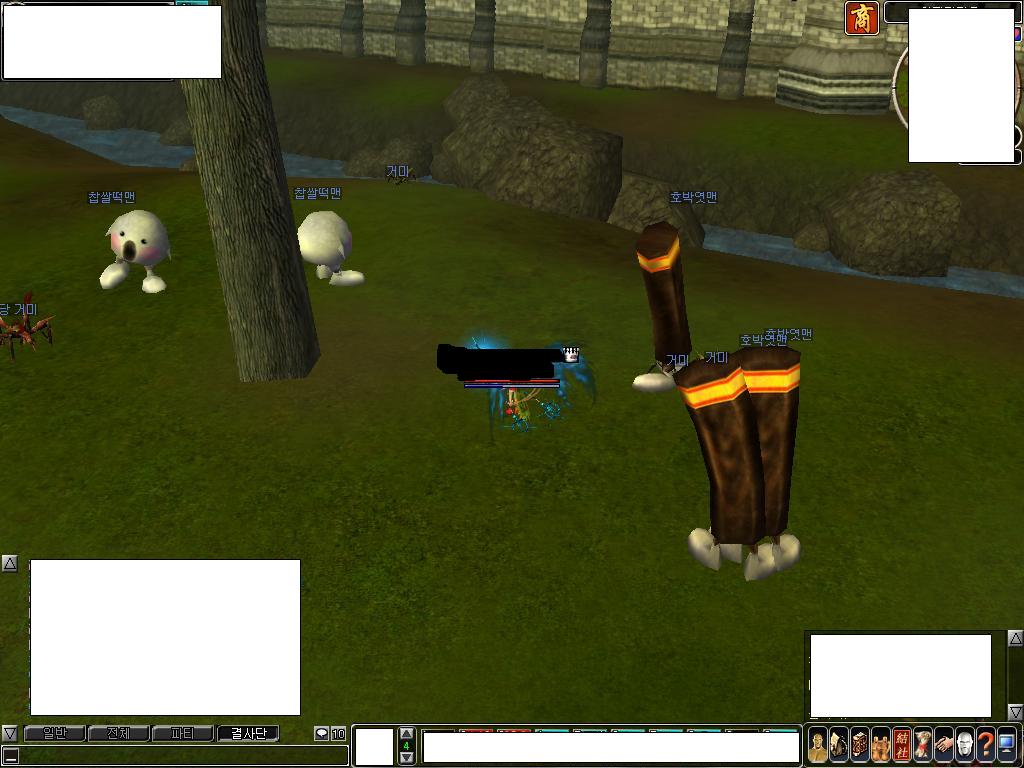Click the red-ribbon scroll icon
This screenshot has width=1024, height=768.
923,745
